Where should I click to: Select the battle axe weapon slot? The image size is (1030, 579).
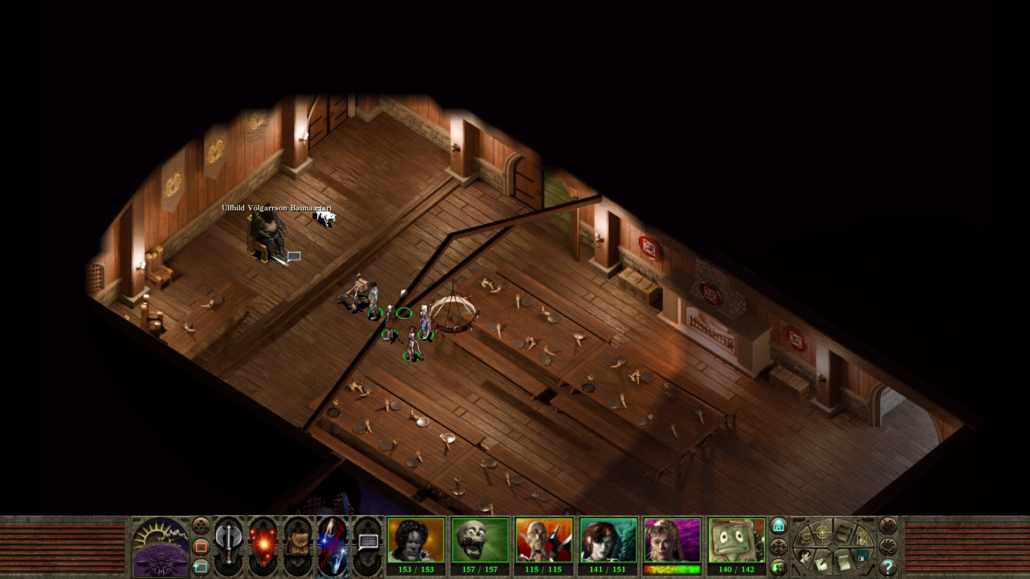coord(228,541)
